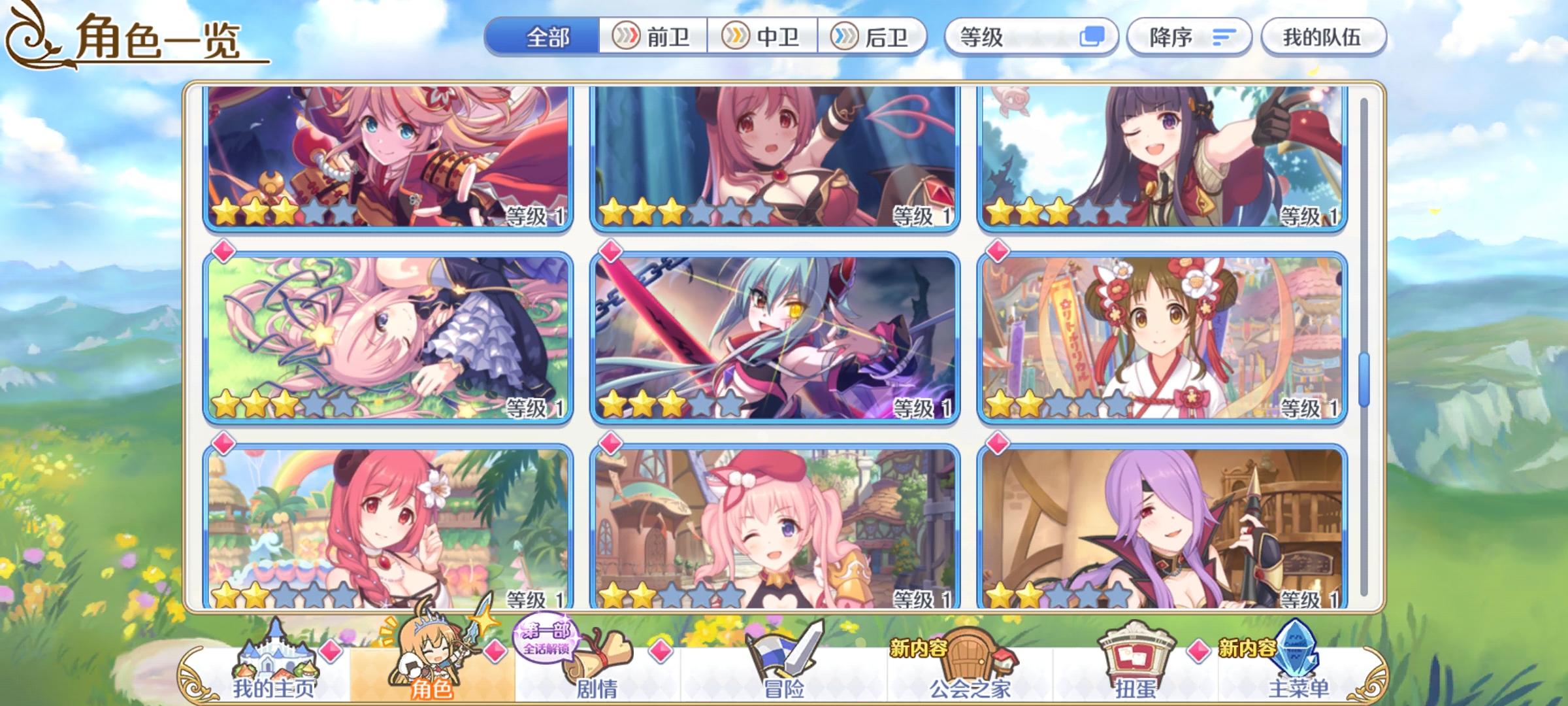
Task: Open the 降序 sort order selector
Action: [1169, 37]
